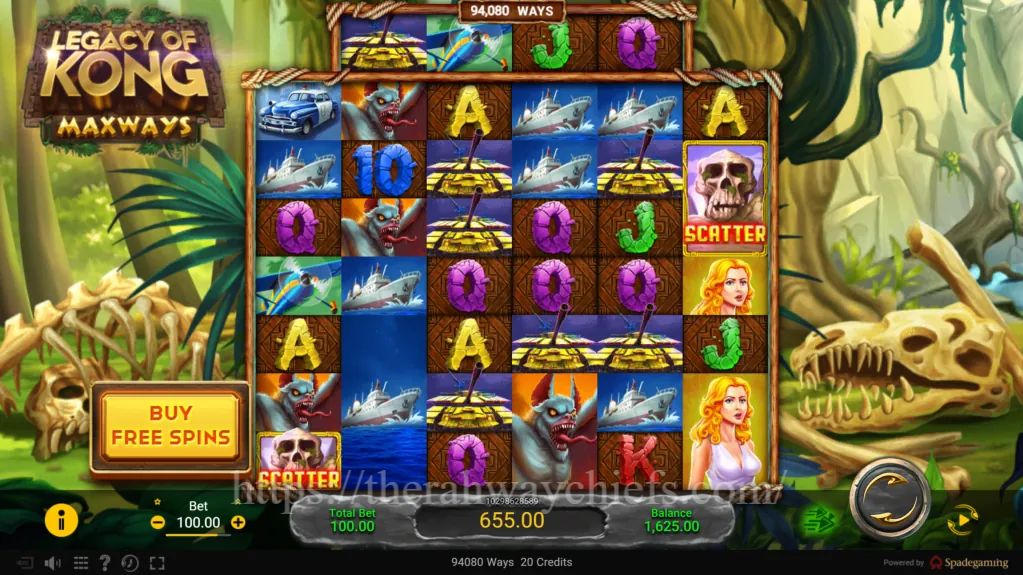The height and width of the screenshot is (575, 1023).
Task: Enter fullscreen mode with the corner-brackets icon
Action: (157, 563)
